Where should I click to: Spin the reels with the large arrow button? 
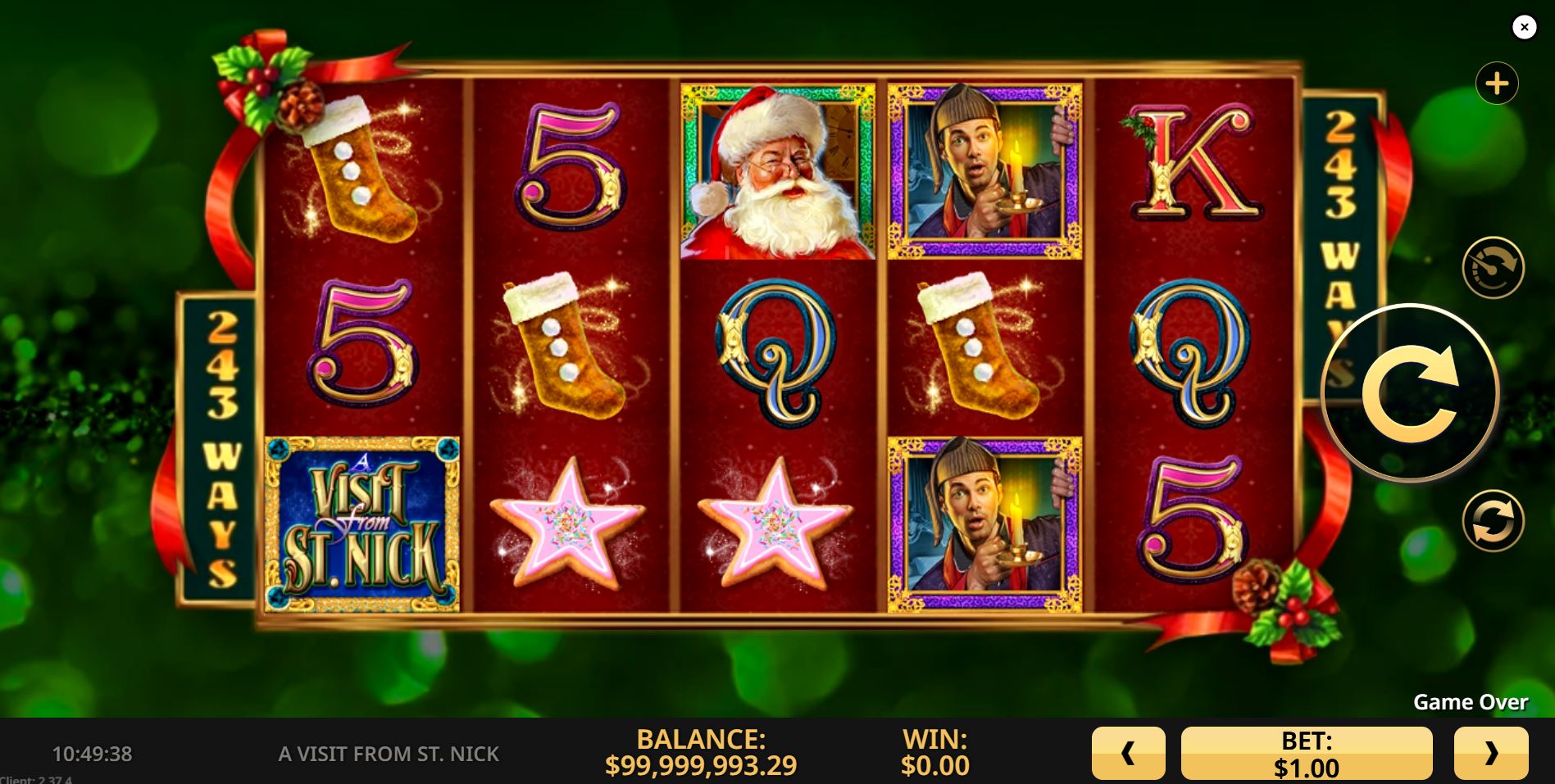pos(1410,394)
